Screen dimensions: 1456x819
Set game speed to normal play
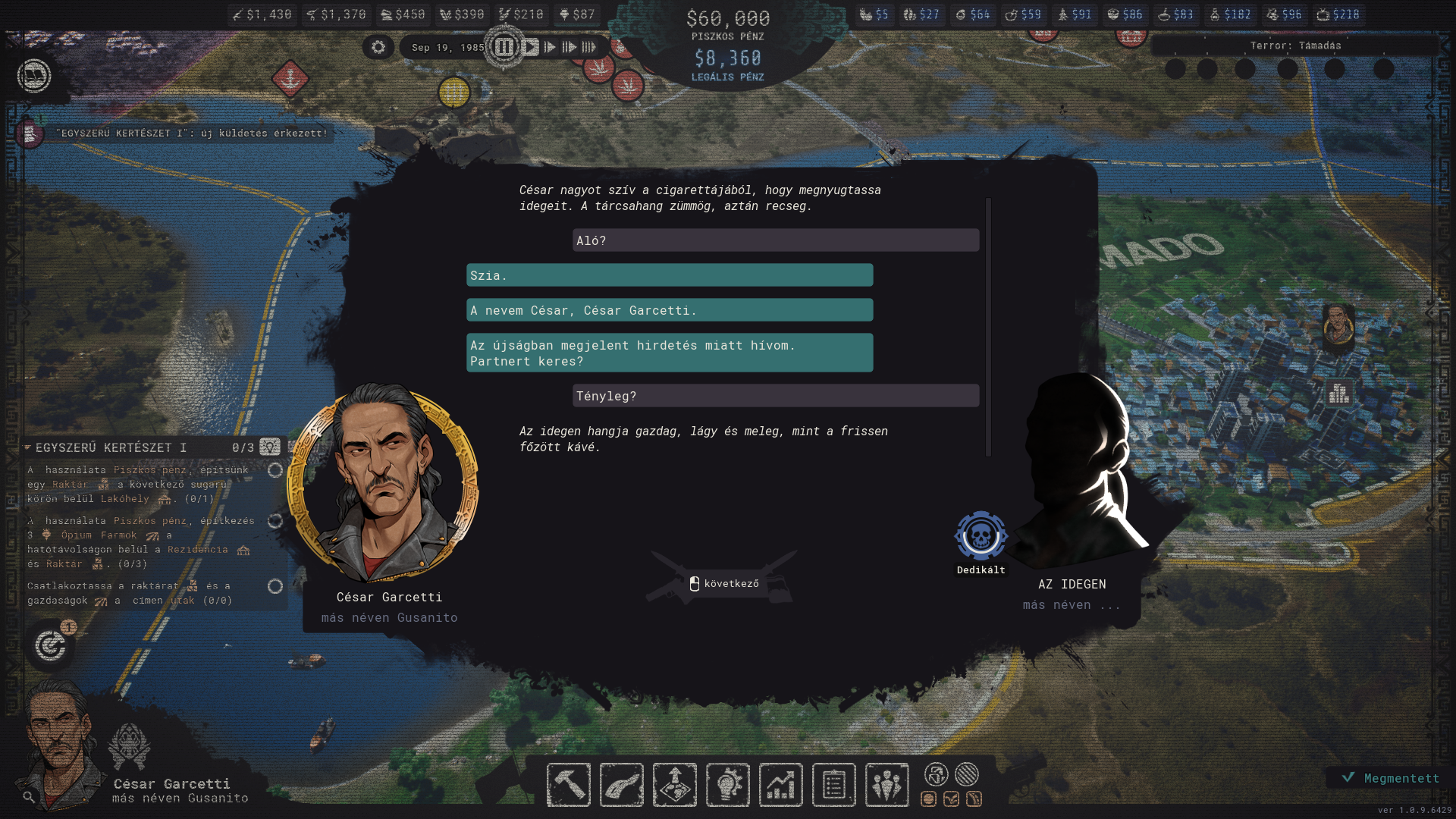(531, 47)
